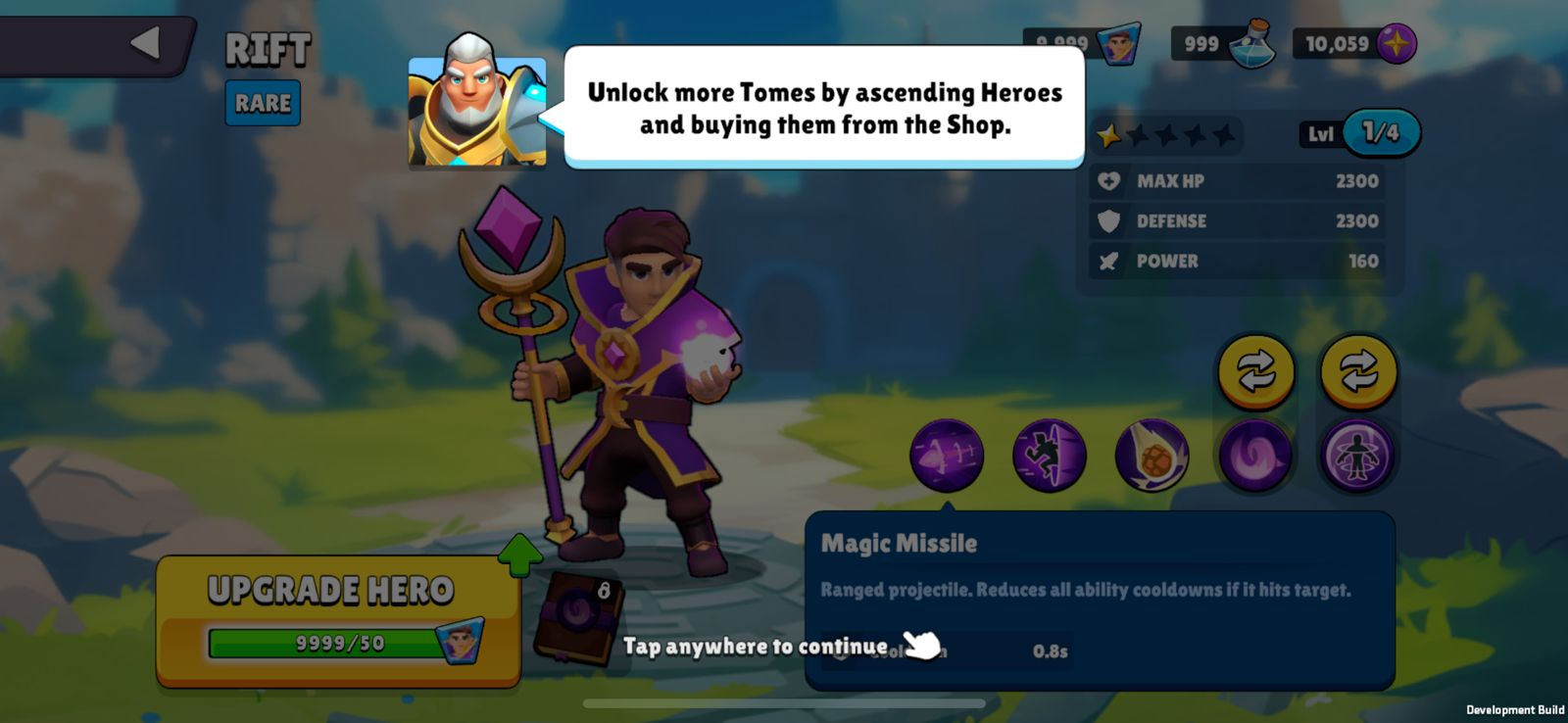Open the purple star gem currency counter
Screen dimensions: 1568x723
[1354, 44]
